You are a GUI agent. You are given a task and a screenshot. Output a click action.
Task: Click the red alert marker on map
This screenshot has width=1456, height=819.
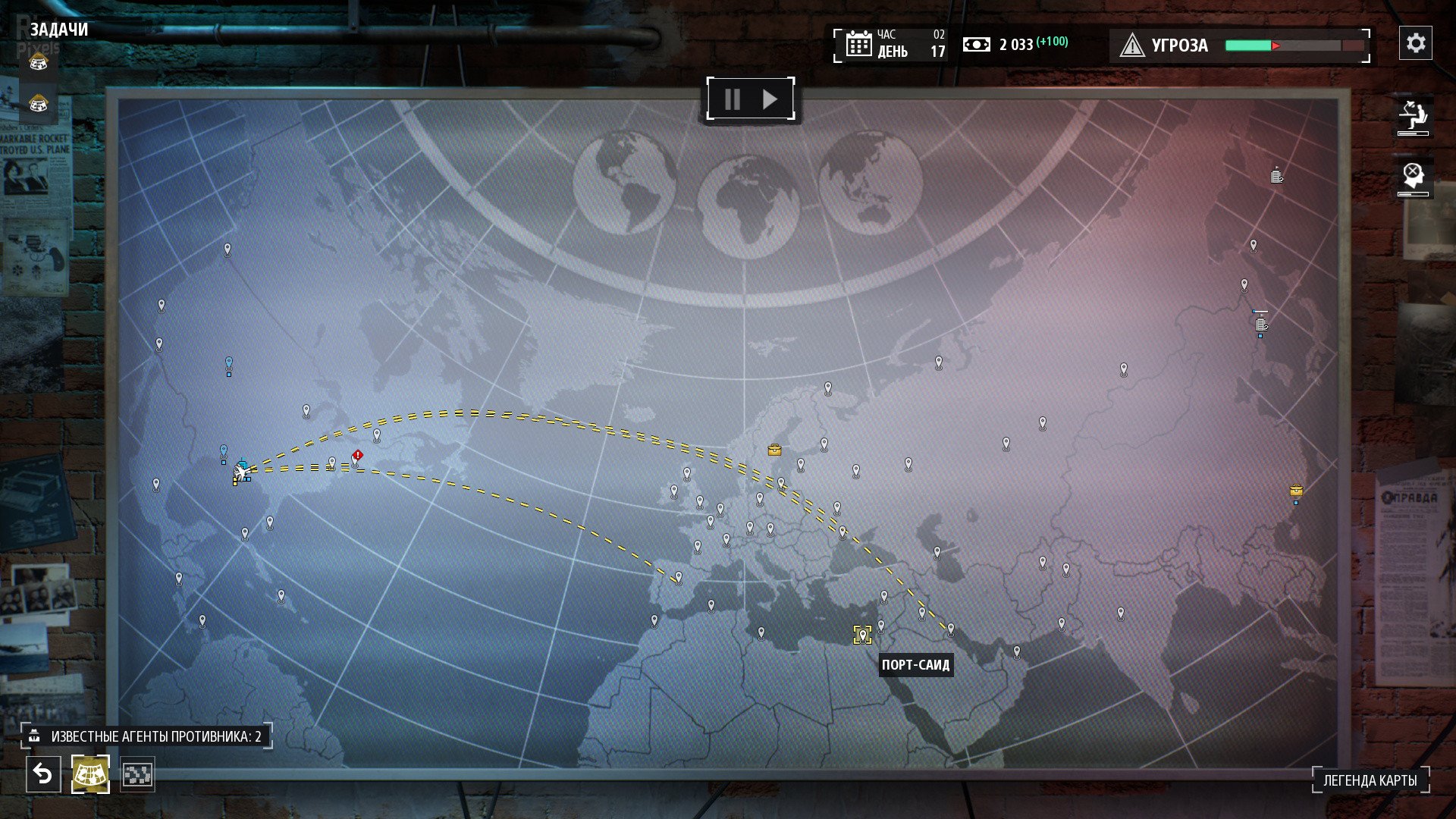click(x=357, y=456)
